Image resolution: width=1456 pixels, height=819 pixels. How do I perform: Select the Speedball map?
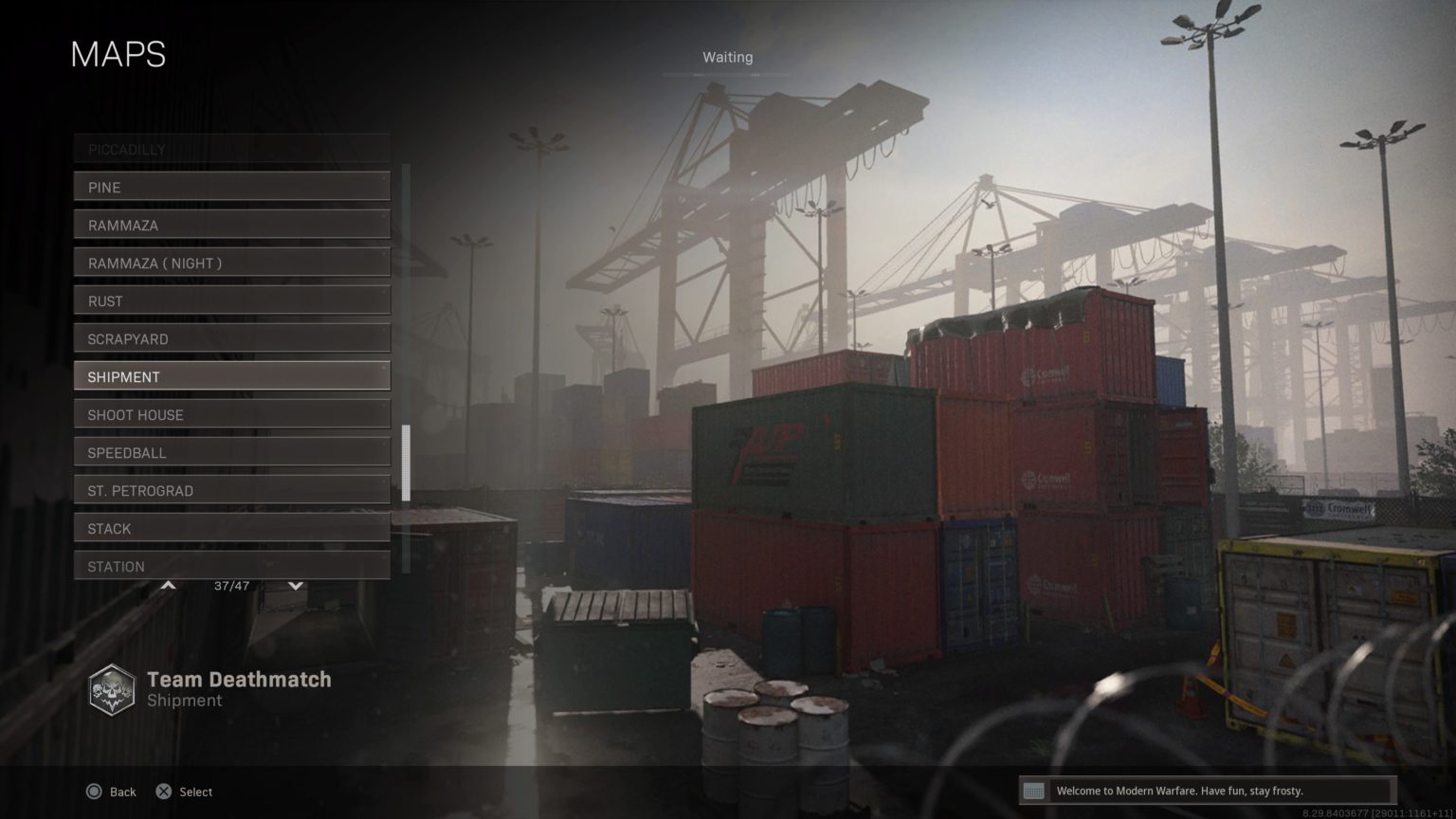tap(230, 452)
